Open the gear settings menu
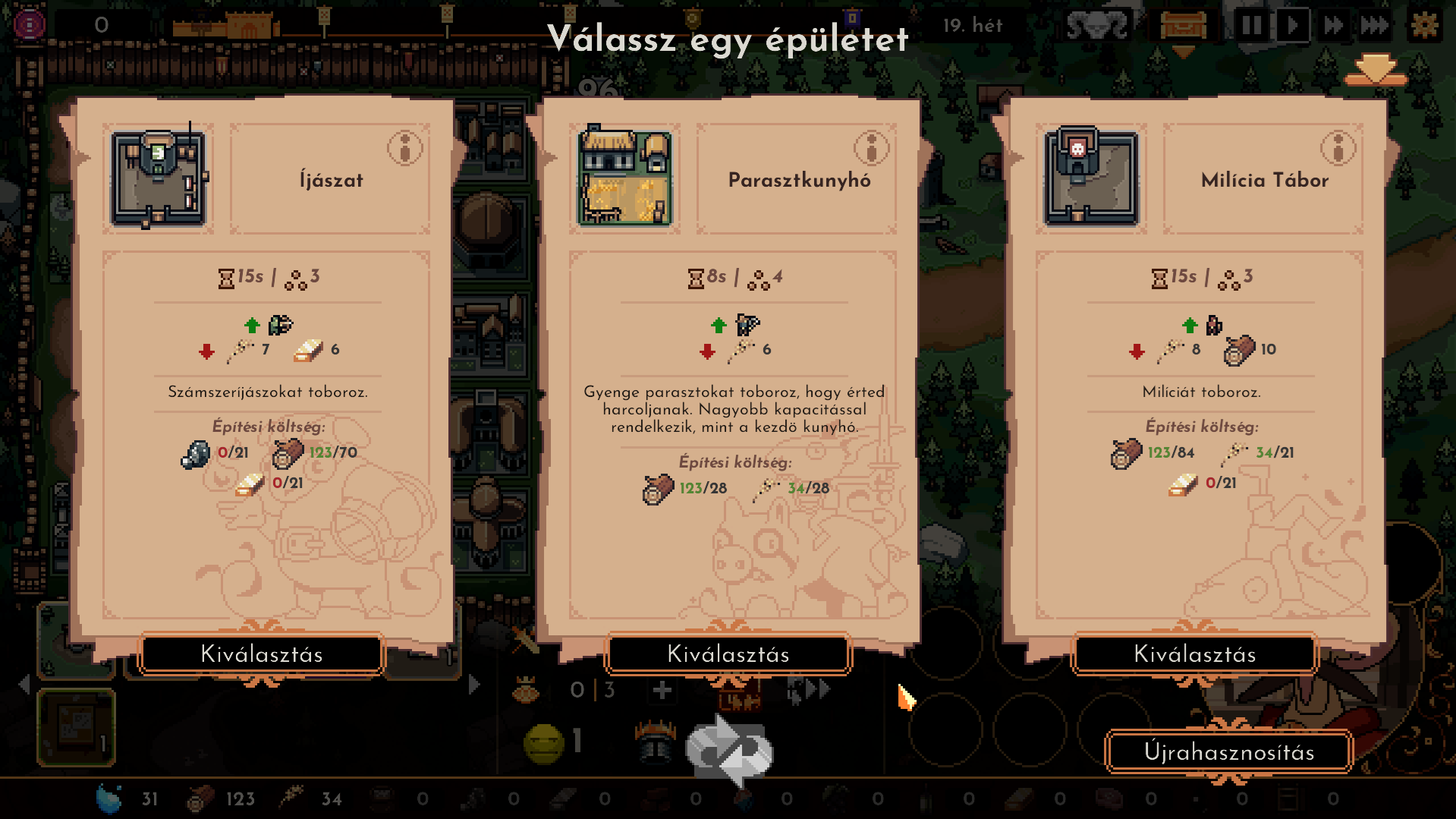This screenshot has height=819, width=1456. (x=1425, y=26)
